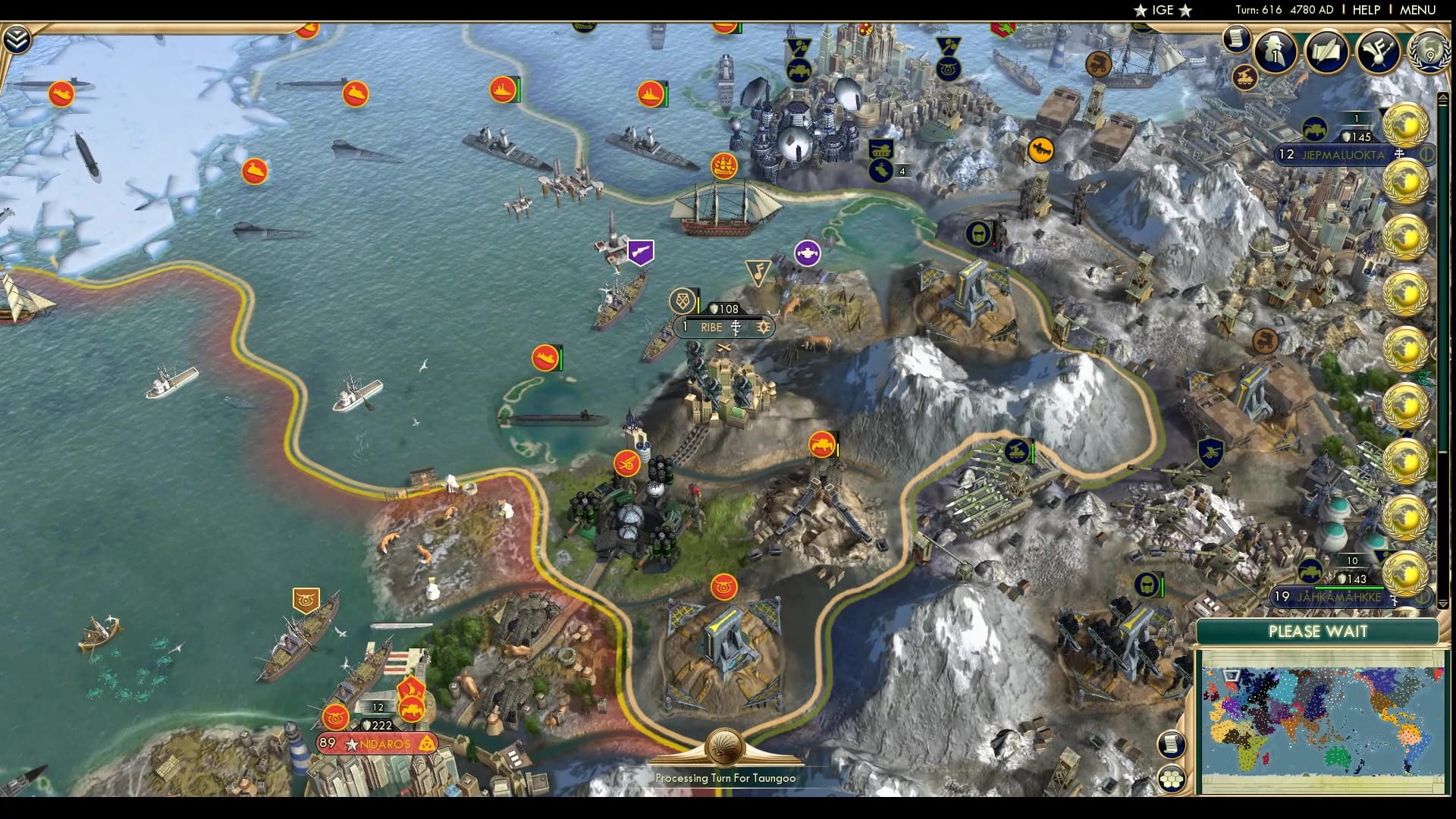Open the Culture overview icon
Image resolution: width=1456 pixels, height=819 pixels.
tap(1379, 52)
